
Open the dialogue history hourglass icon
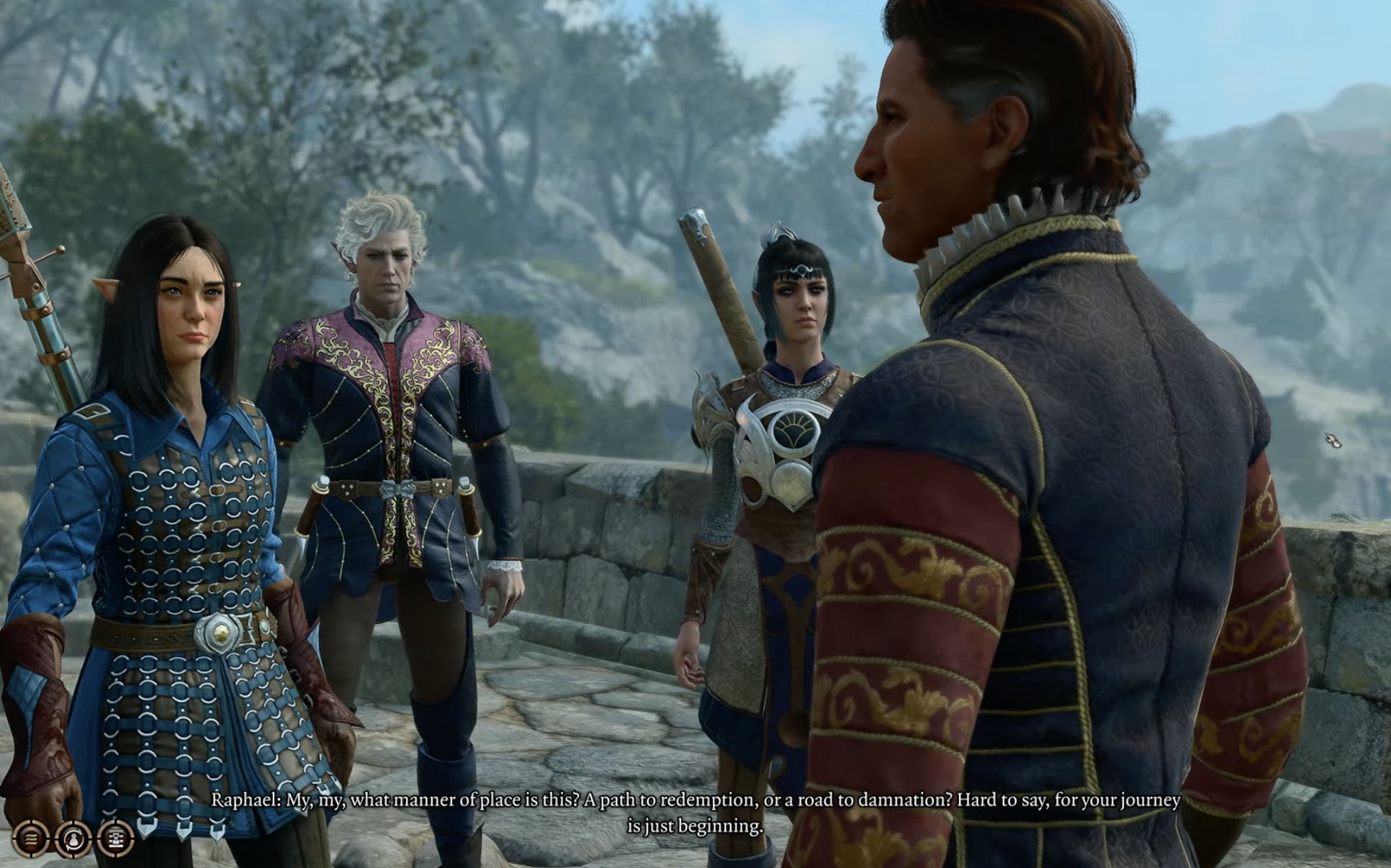[115, 838]
